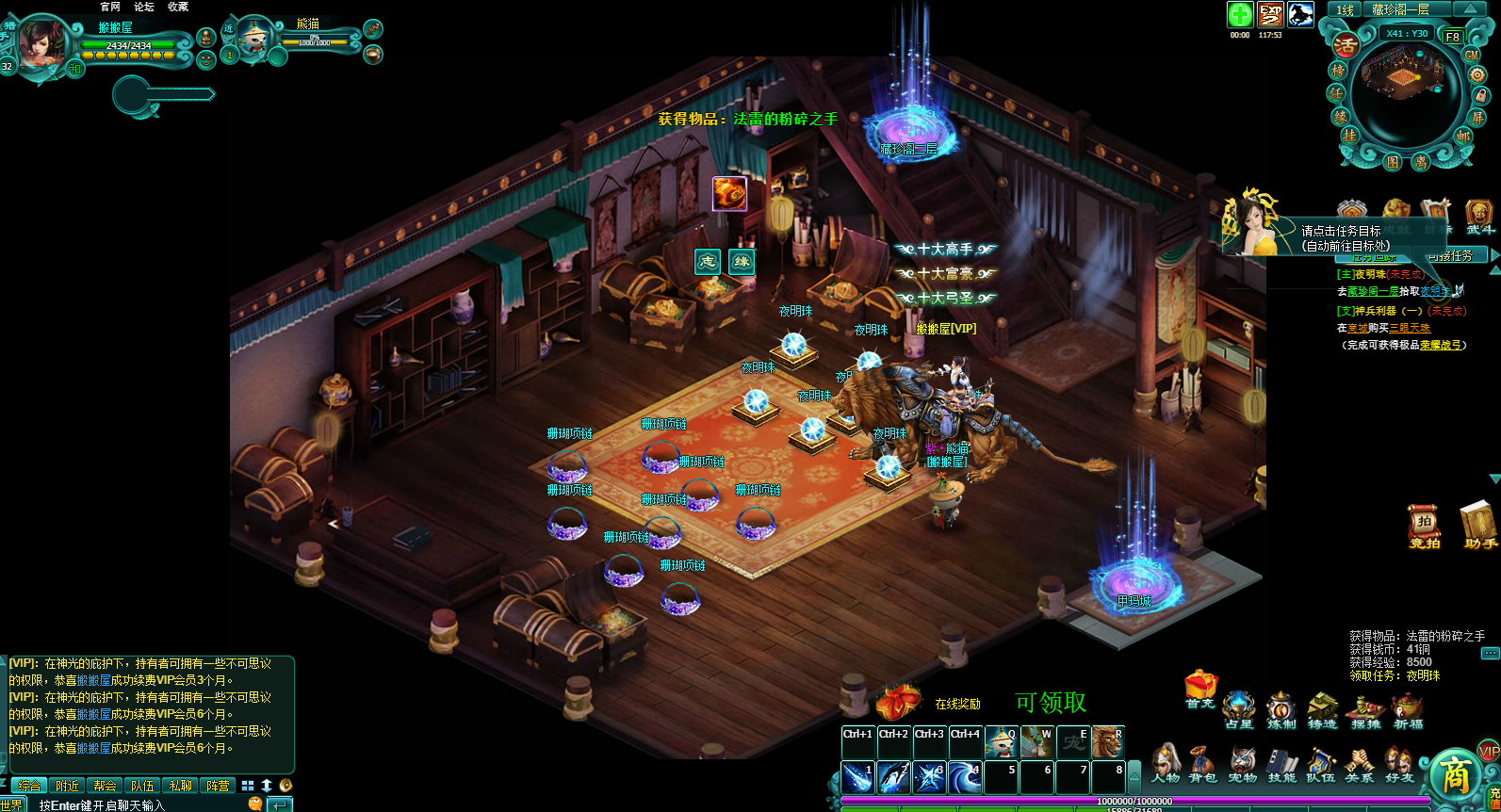The height and width of the screenshot is (812, 1501).
Task: Open the 人物 character panel
Action: (1165, 763)
